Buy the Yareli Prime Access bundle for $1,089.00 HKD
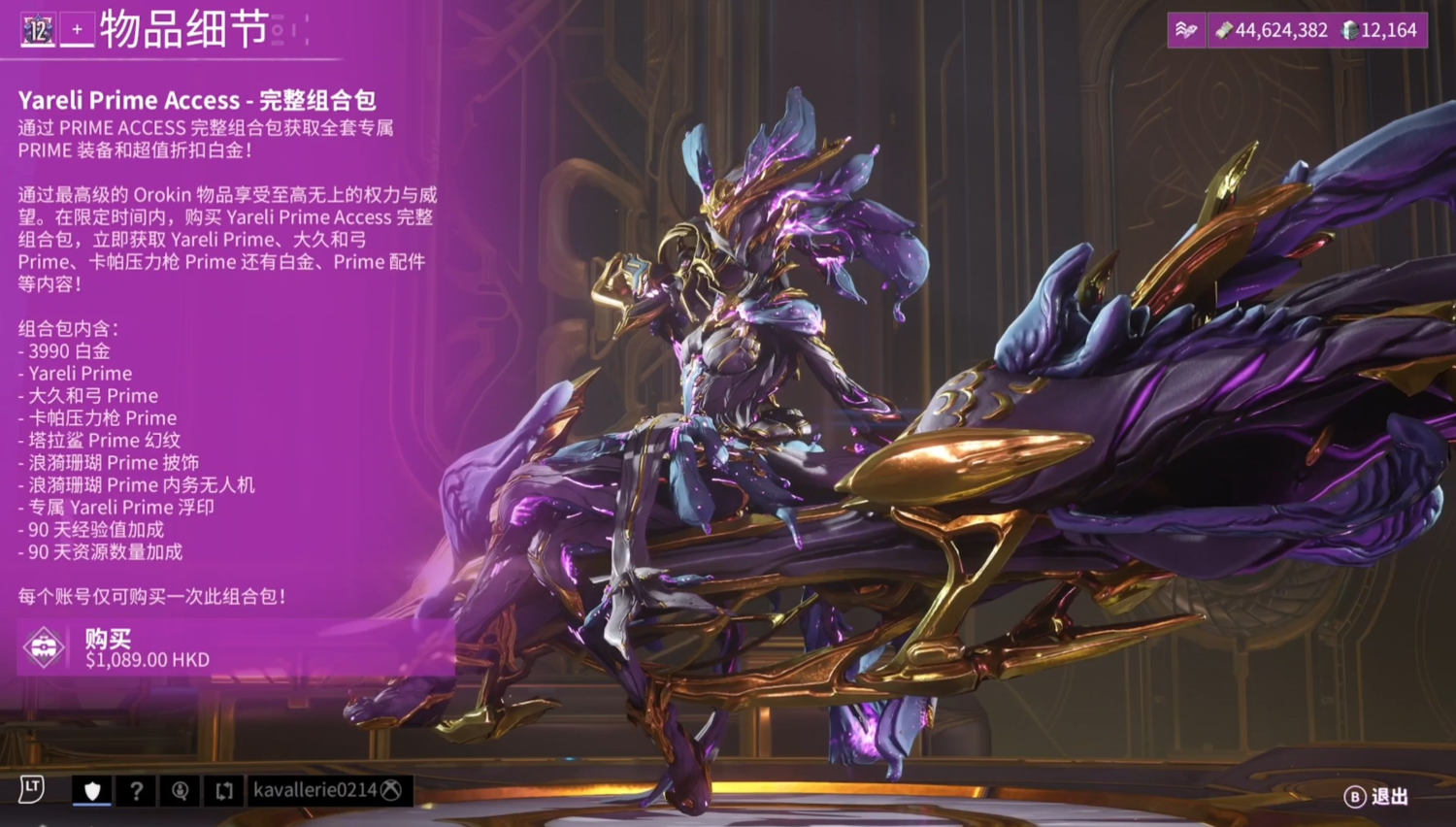Viewport: 1456px width, 827px height. [233, 647]
